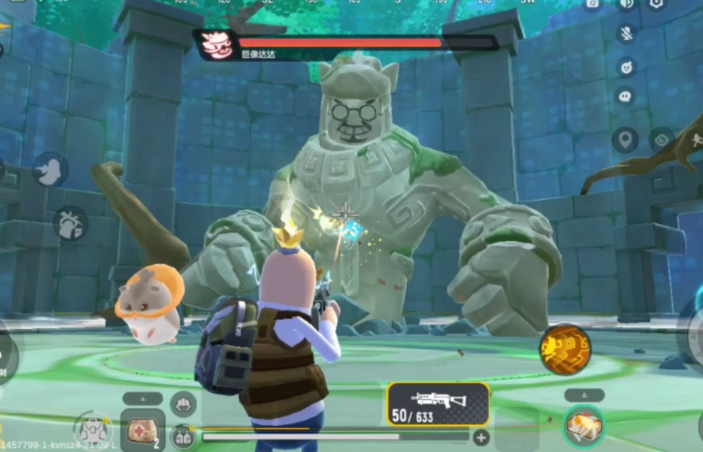Click the plus button beside health bar
Image resolution: width=703 pixels, height=452 pixels.
pos(481,437)
